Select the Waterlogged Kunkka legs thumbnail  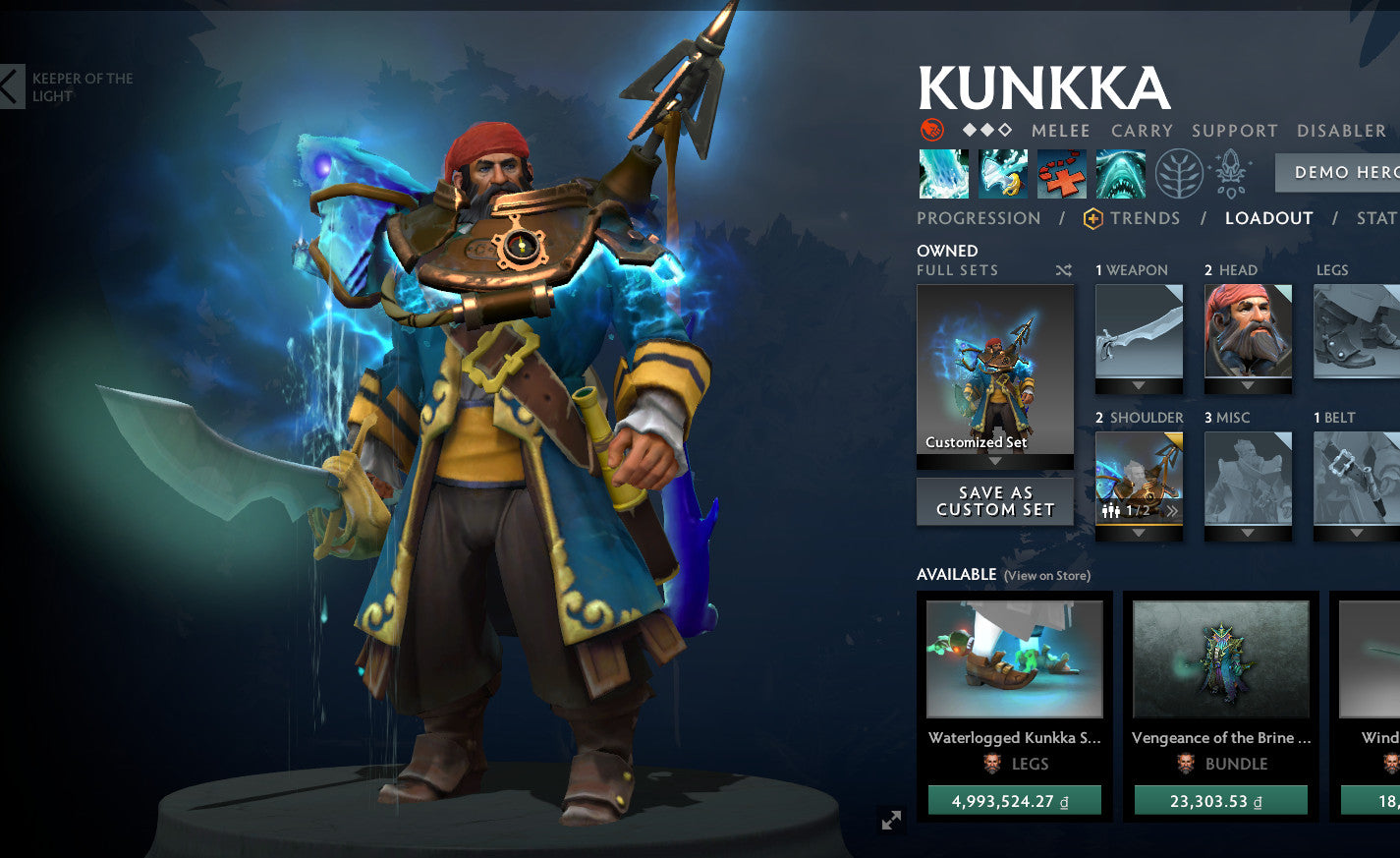pyautogui.click(x=1014, y=658)
